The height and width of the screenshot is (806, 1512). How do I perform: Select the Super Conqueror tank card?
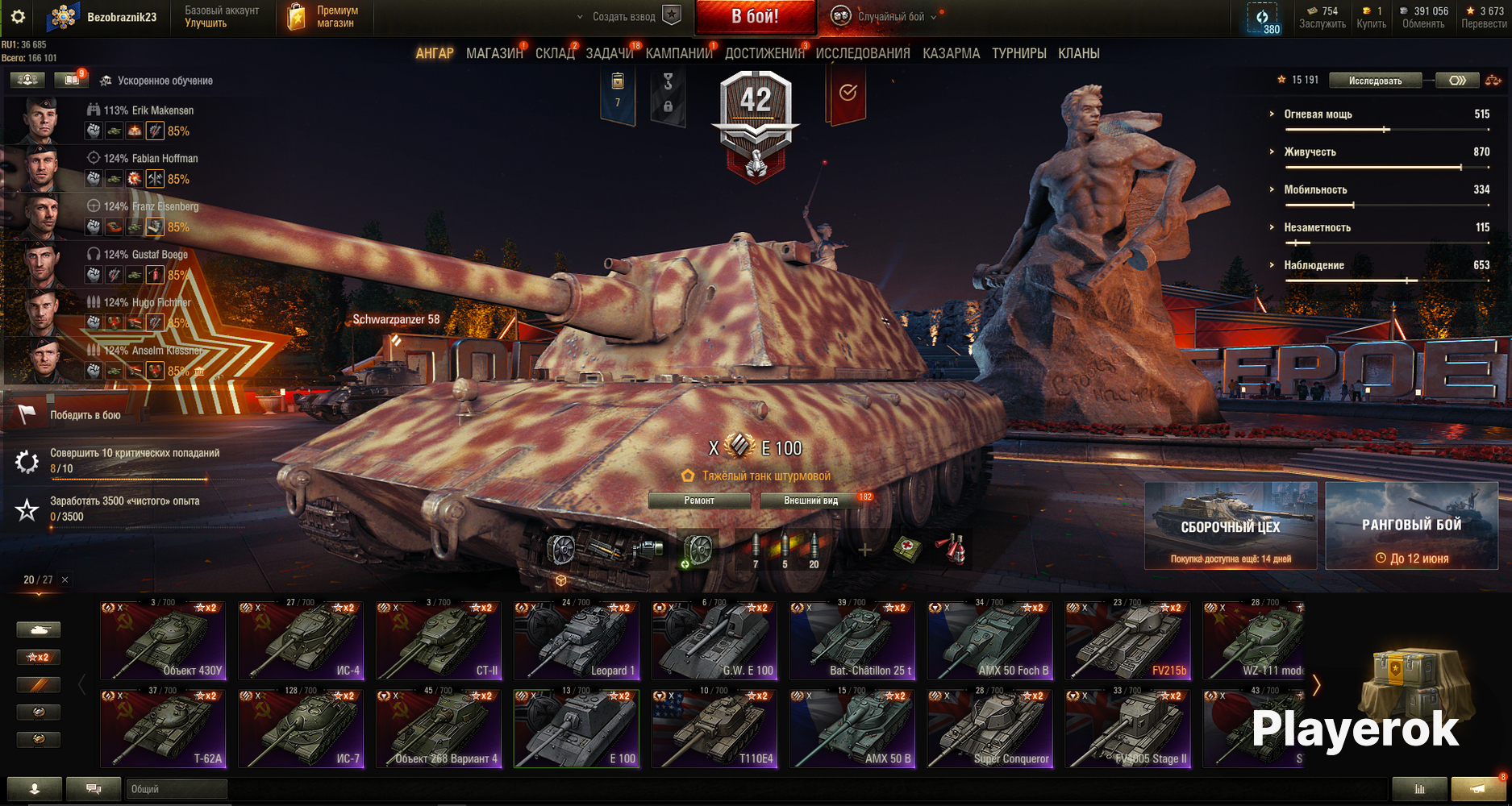(x=990, y=728)
